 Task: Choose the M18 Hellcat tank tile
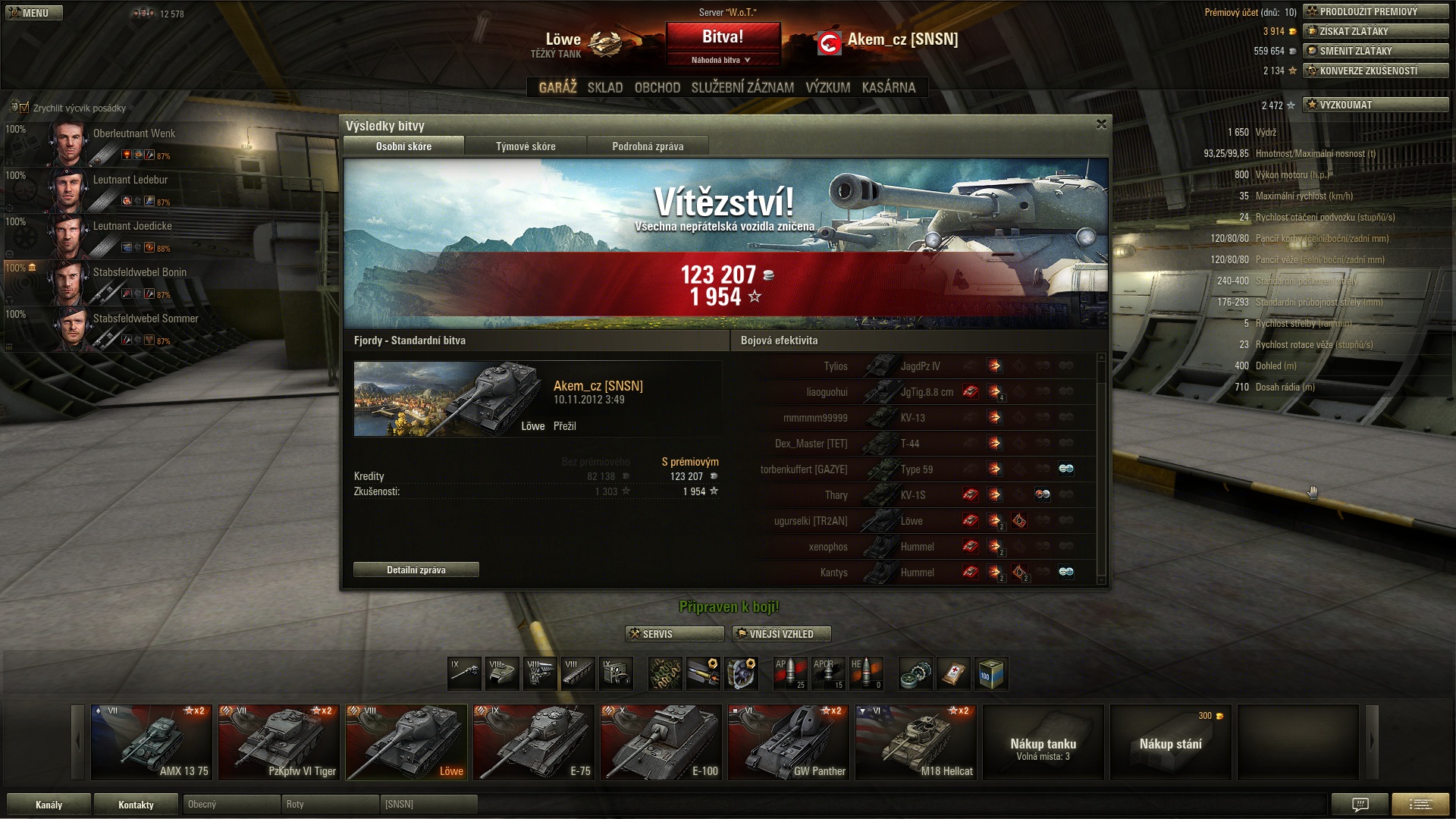point(915,742)
